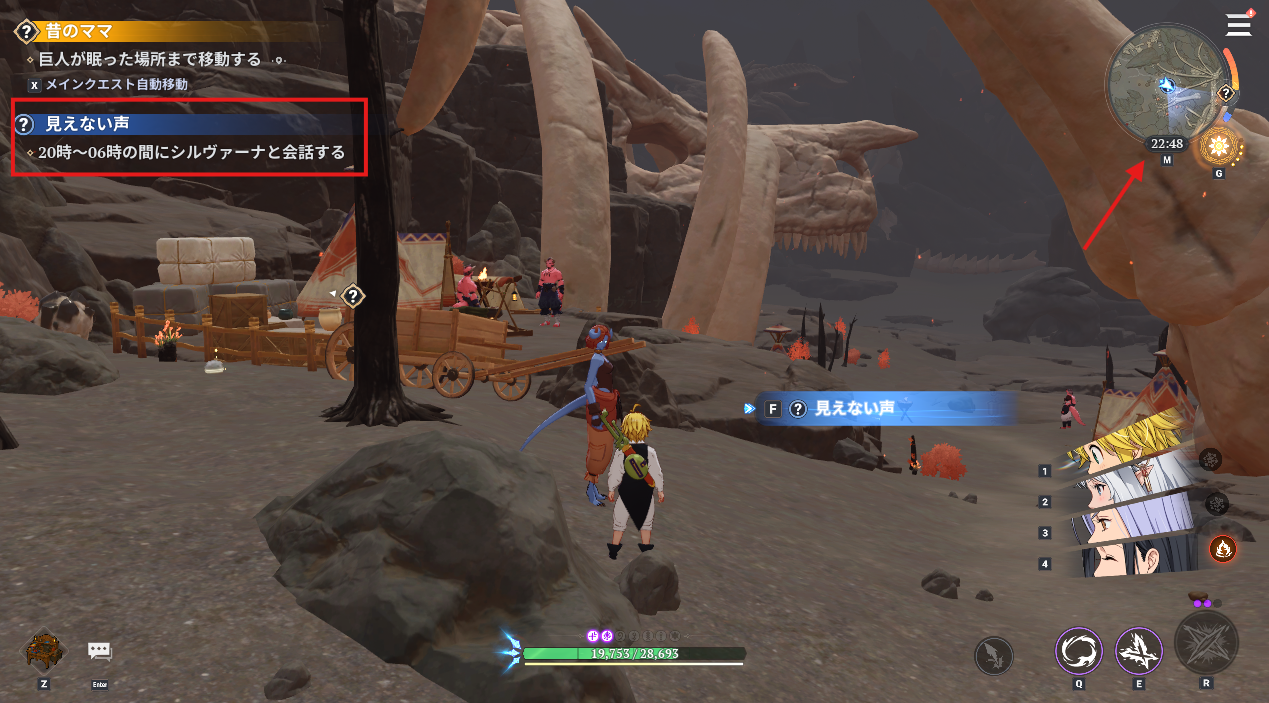Activate the jagged cross slash skill

coord(1138,652)
